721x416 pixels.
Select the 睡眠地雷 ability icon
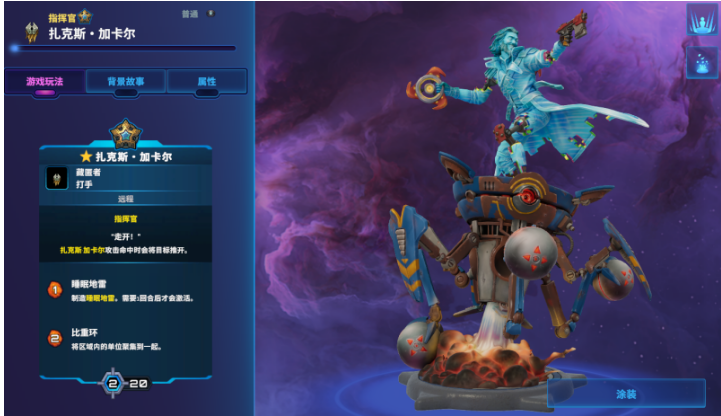(x=56, y=289)
